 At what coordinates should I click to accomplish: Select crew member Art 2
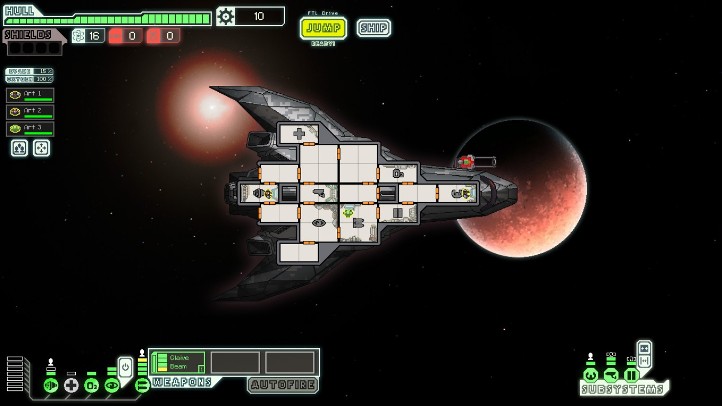(30, 111)
